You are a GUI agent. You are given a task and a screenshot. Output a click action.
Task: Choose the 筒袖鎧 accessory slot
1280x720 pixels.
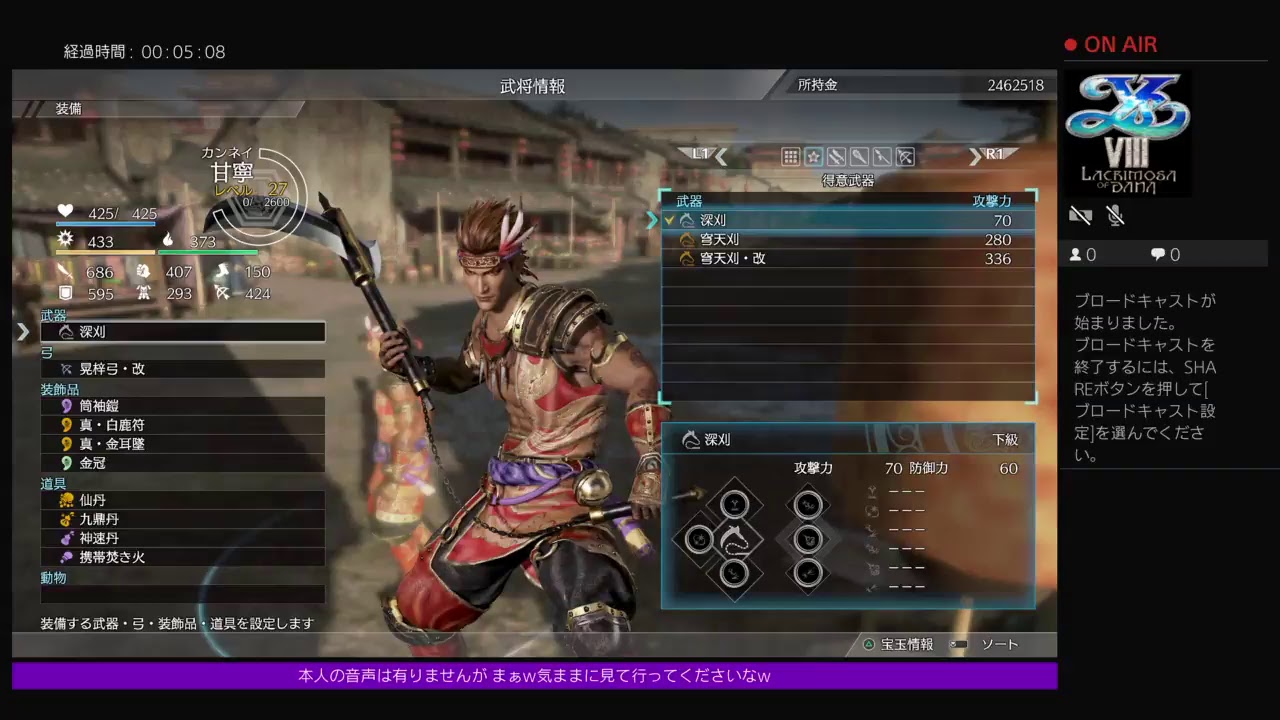pyautogui.click(x=182, y=406)
